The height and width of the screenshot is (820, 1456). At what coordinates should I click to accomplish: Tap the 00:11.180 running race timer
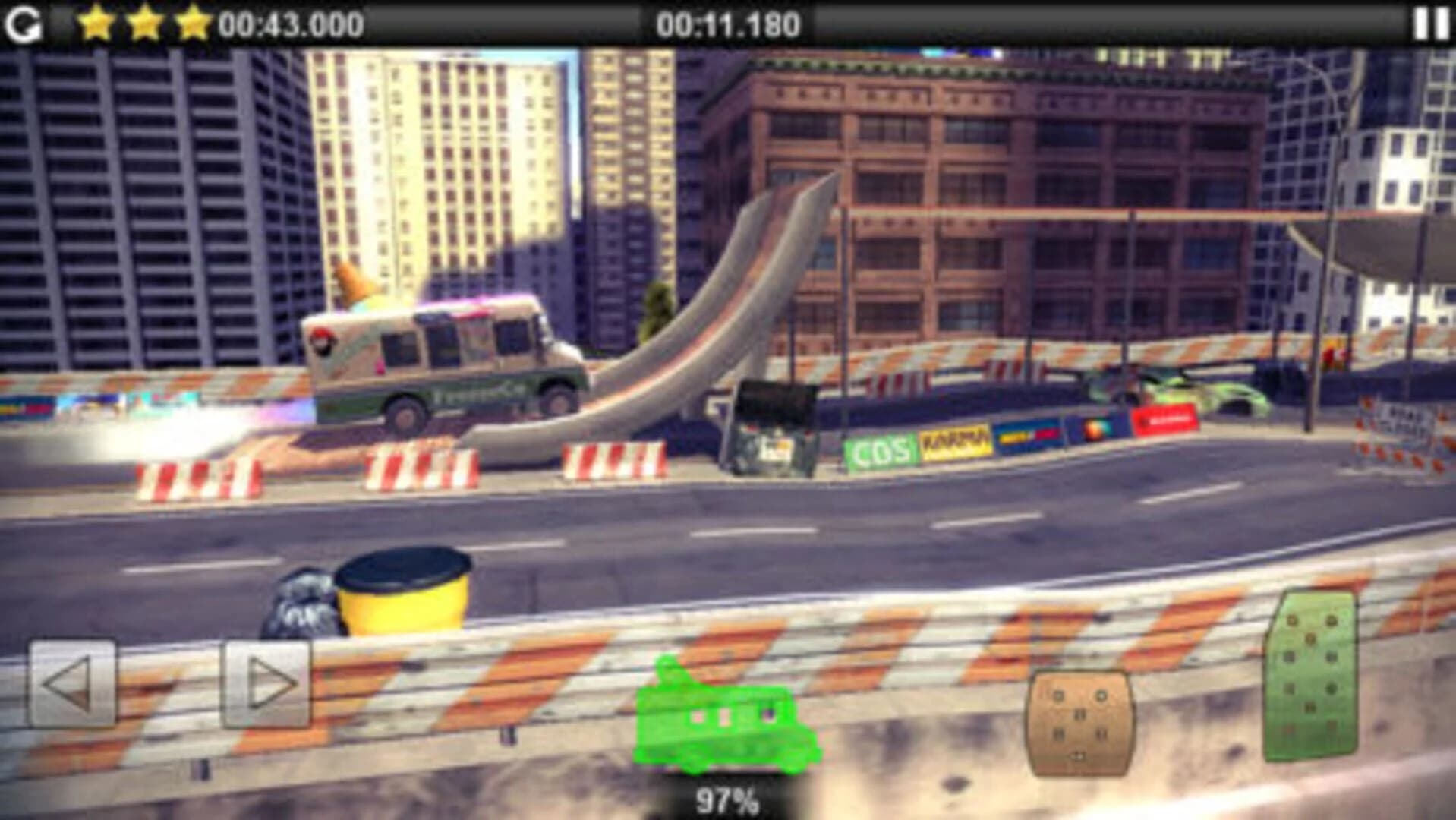click(730, 23)
